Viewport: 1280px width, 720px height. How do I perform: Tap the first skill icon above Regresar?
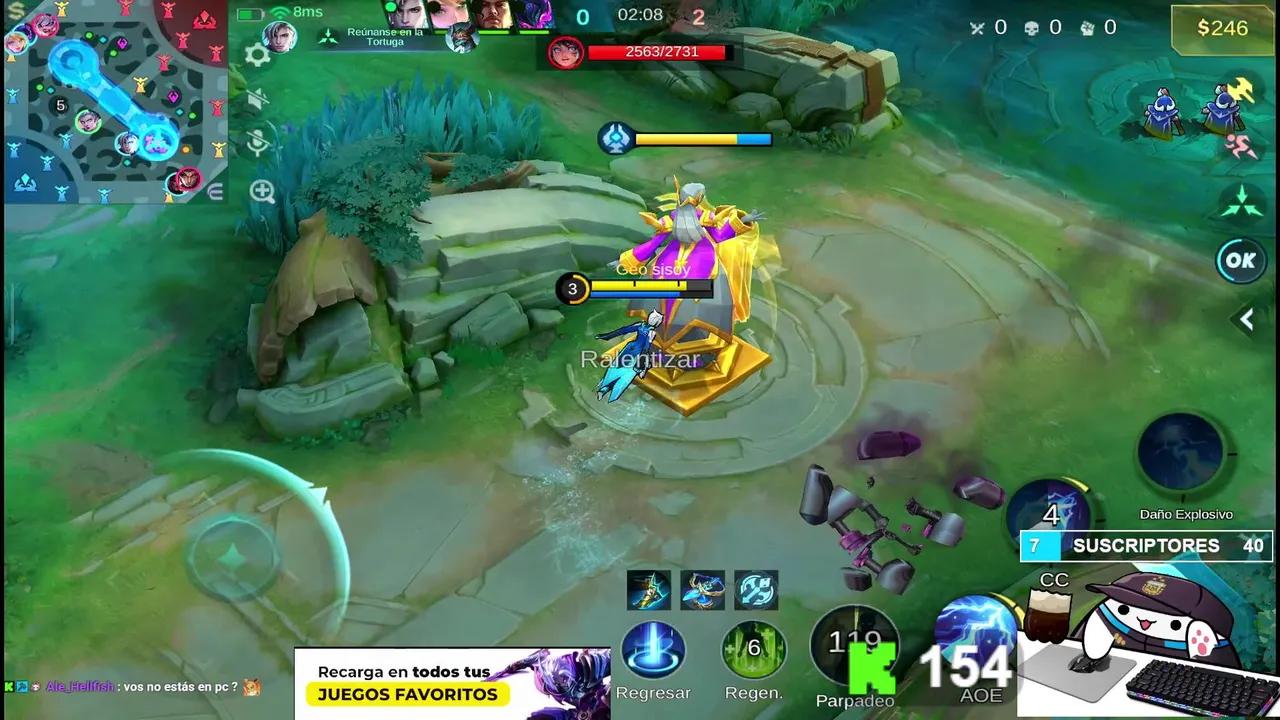pos(649,590)
